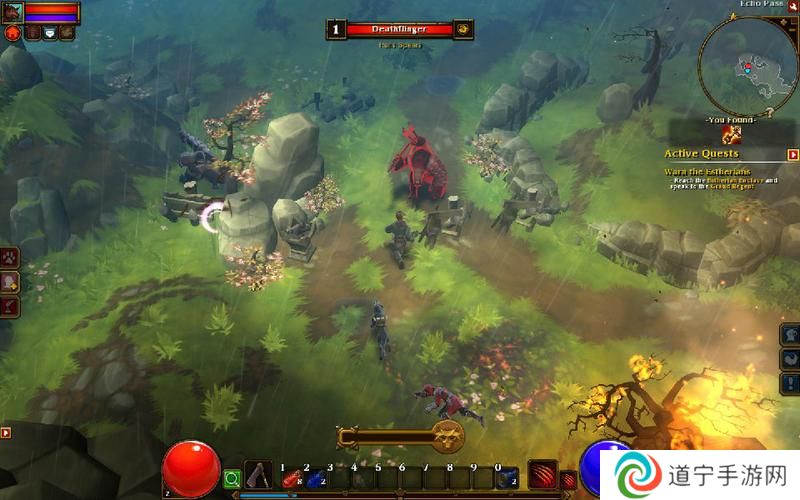Click the exclamation mark button at right edge

pos(790,382)
